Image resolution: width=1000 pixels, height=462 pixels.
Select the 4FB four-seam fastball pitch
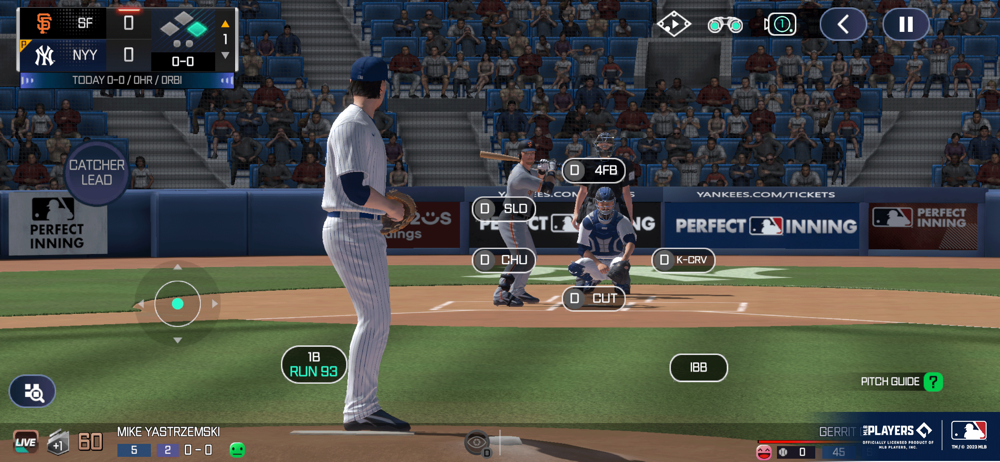pos(594,171)
